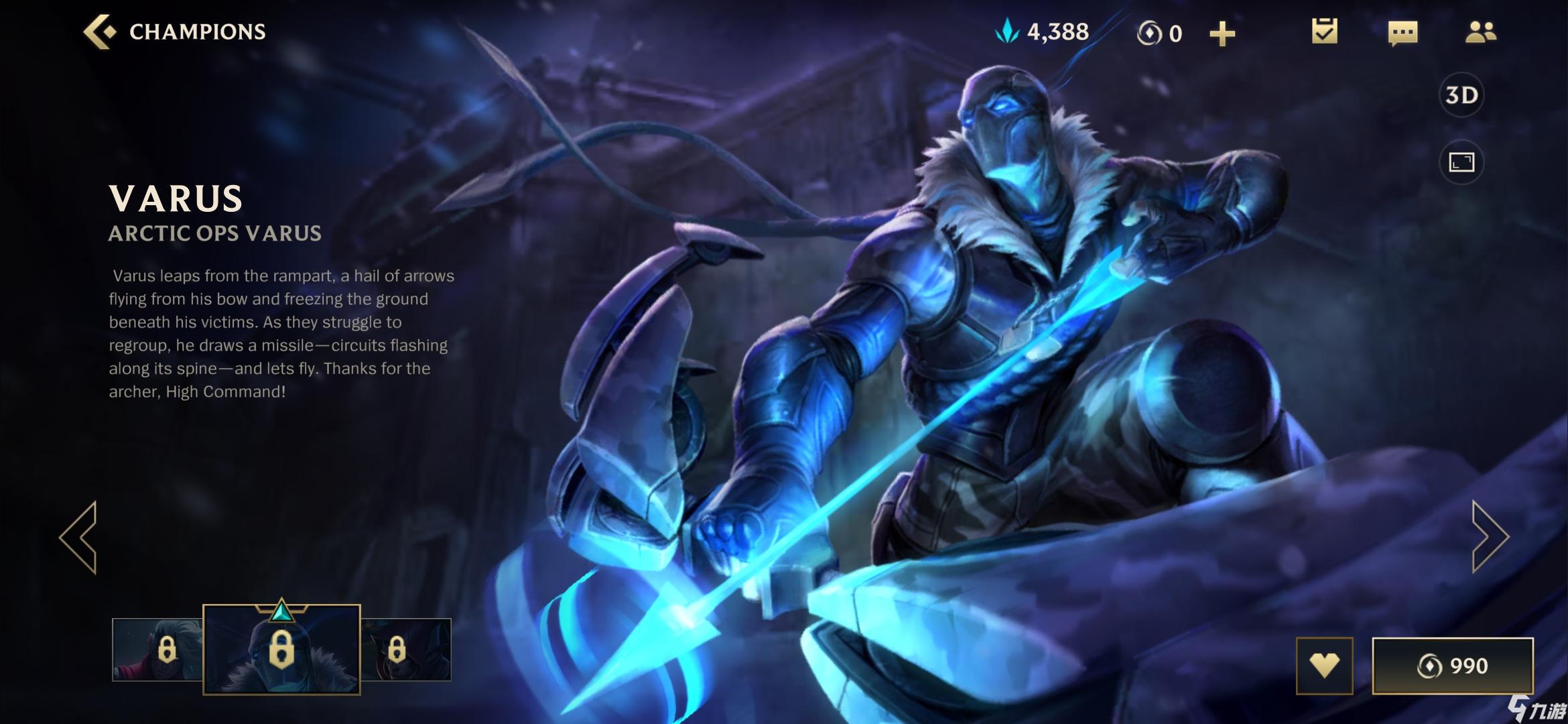Expand the splash art to fullscreen
Image resolution: width=1568 pixels, height=724 pixels.
[x=1461, y=162]
